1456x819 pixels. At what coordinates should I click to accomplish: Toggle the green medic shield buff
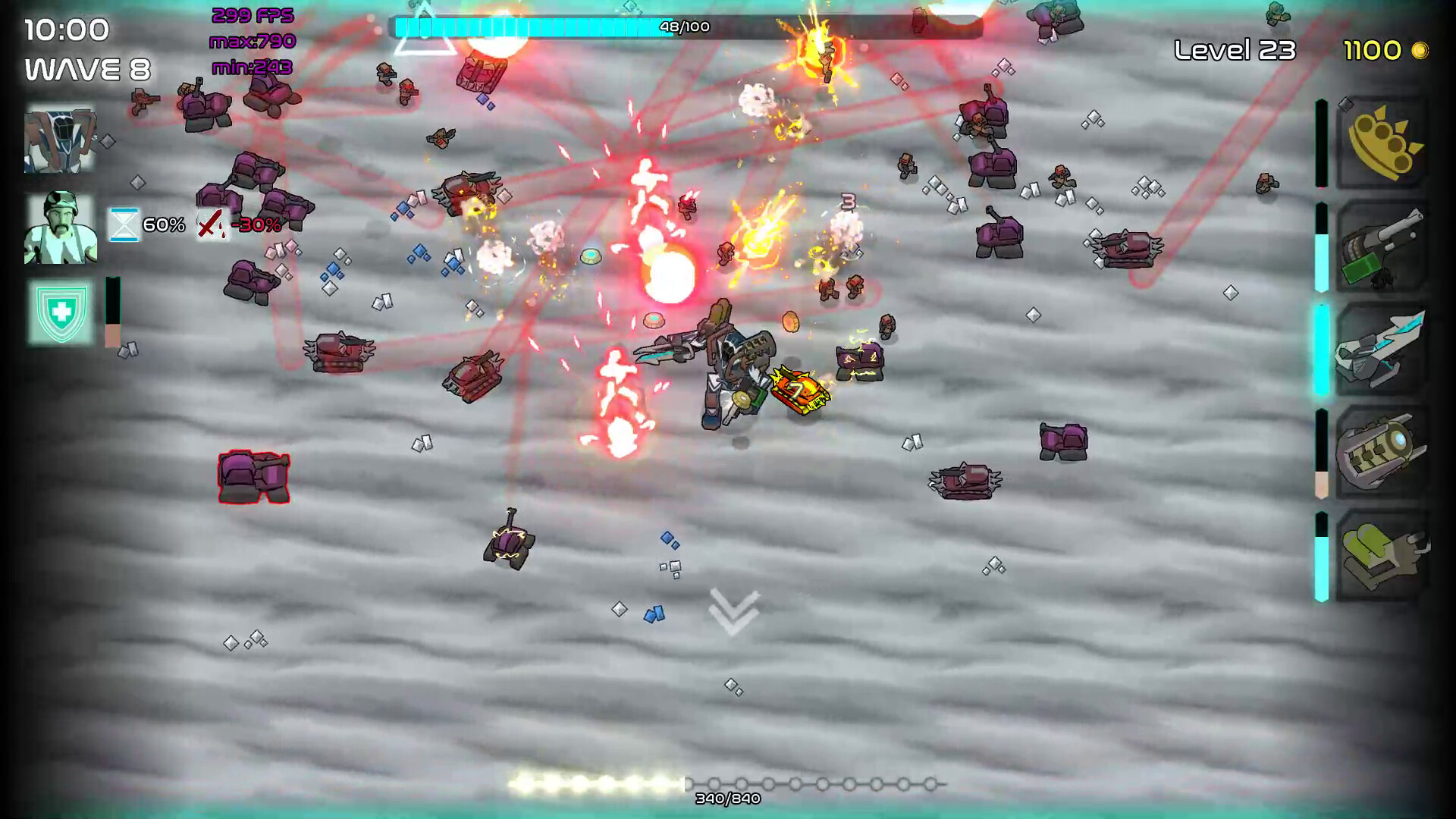61,311
